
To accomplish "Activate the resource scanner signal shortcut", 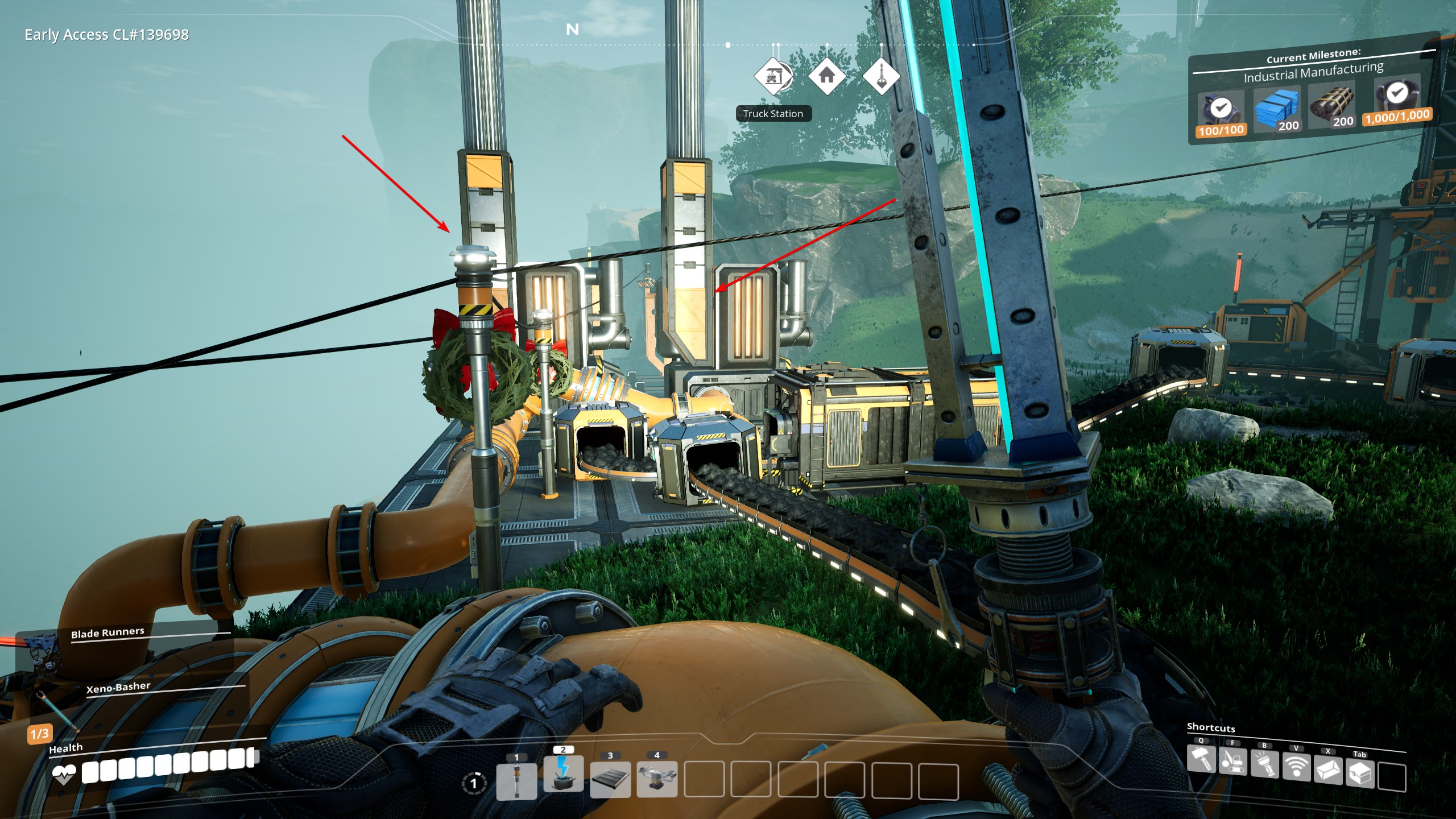I will click(x=1296, y=769).
